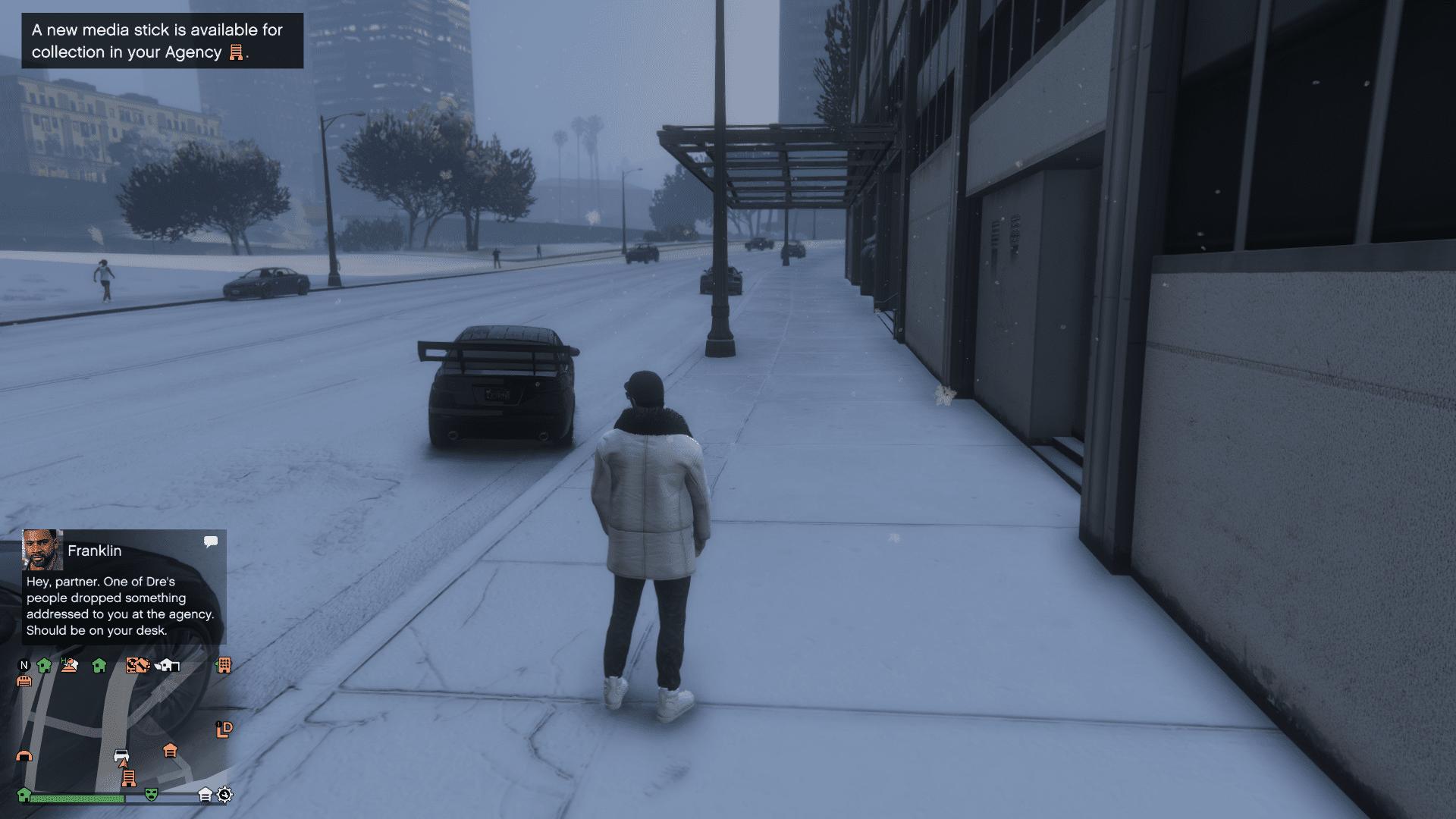
Task: Select the green mask blip on the minimap
Action: 152,794
